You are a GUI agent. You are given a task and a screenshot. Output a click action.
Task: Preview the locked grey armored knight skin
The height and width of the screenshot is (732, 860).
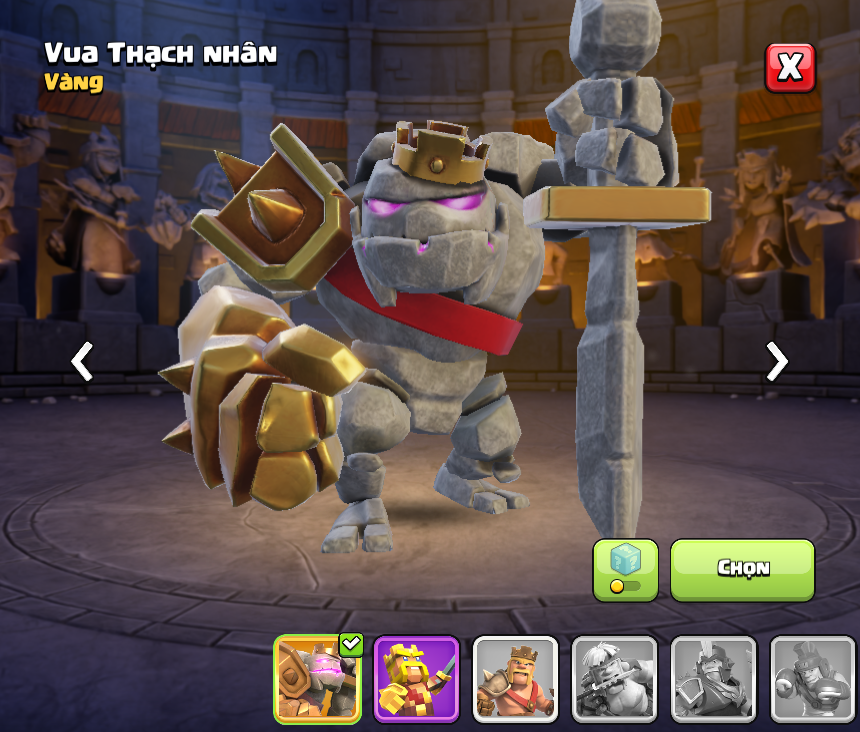point(713,679)
